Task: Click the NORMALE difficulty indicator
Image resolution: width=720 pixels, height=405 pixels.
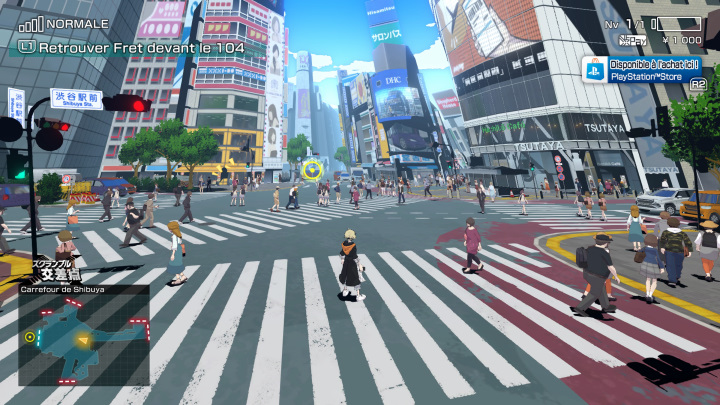Action: click(75, 23)
